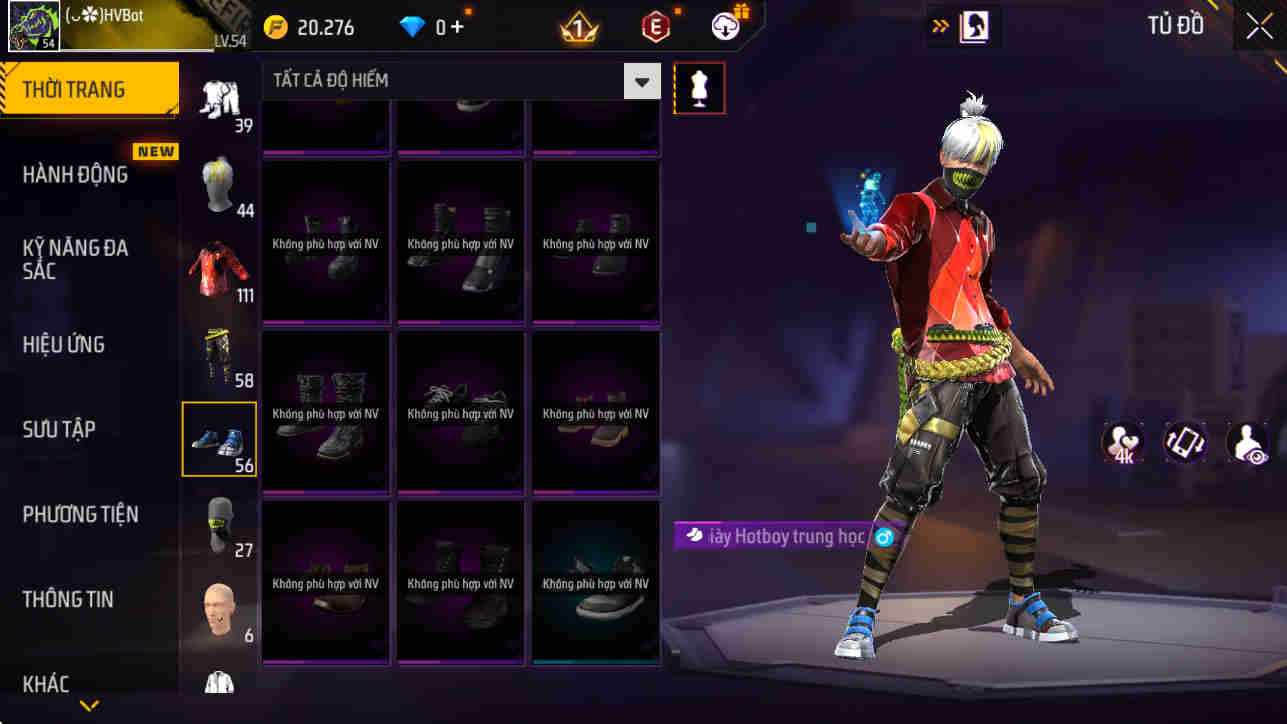
Task: Select the hair category icon showing 44
Action: pos(219,185)
